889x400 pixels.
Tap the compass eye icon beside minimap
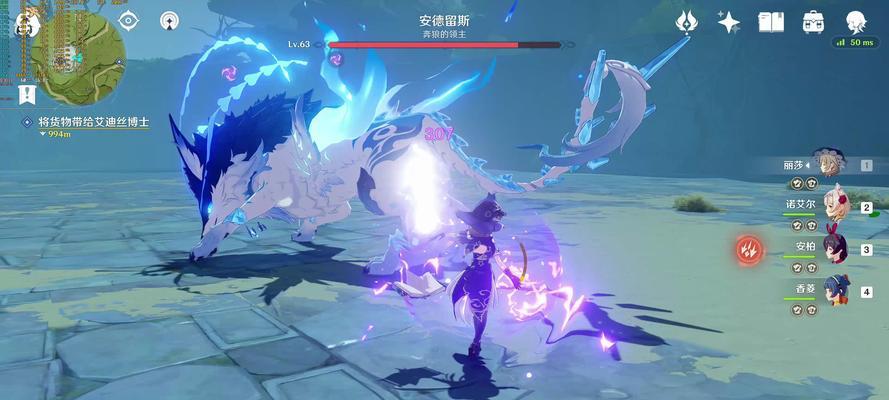128,19
